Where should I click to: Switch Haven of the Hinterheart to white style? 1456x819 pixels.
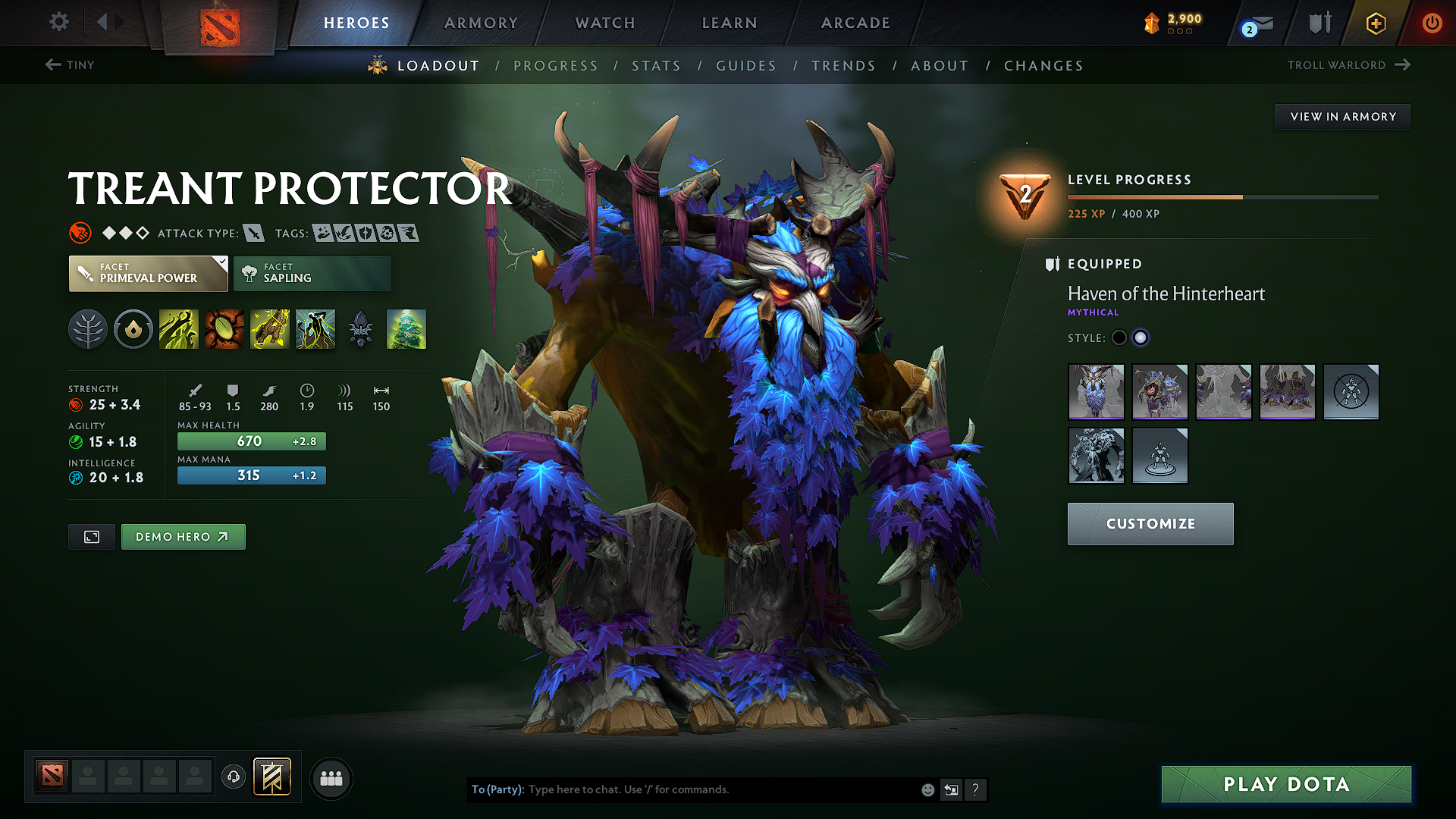tap(1141, 337)
